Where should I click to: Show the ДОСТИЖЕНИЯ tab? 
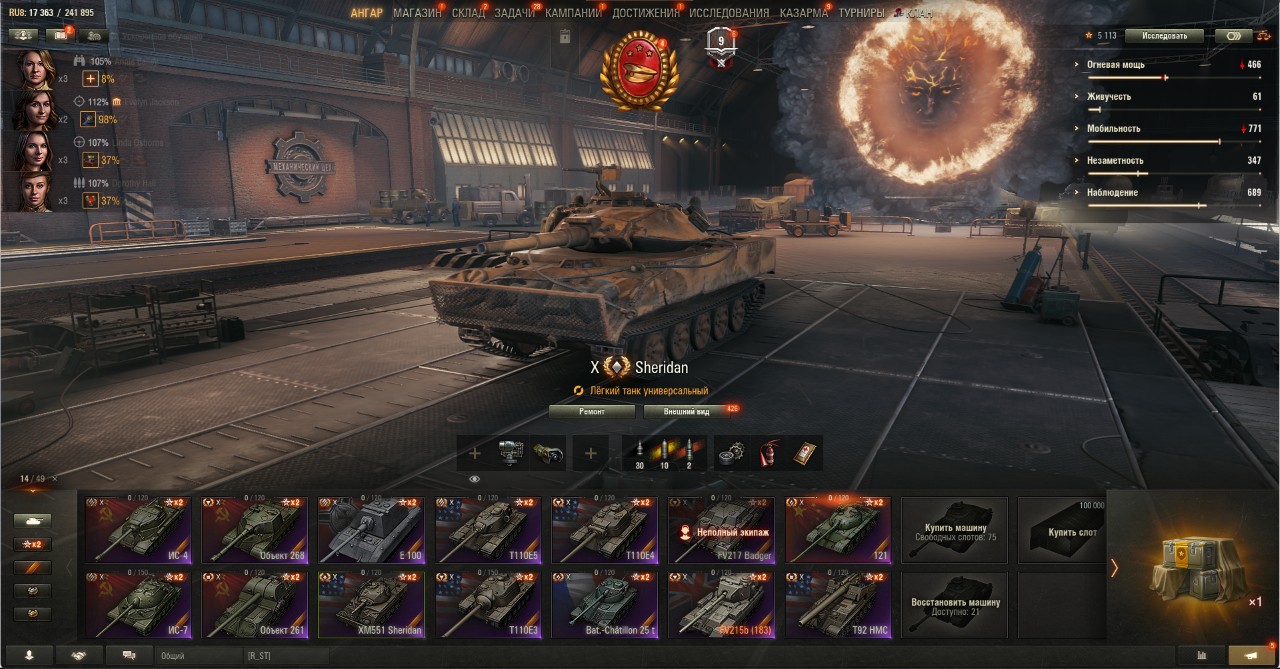[646, 13]
